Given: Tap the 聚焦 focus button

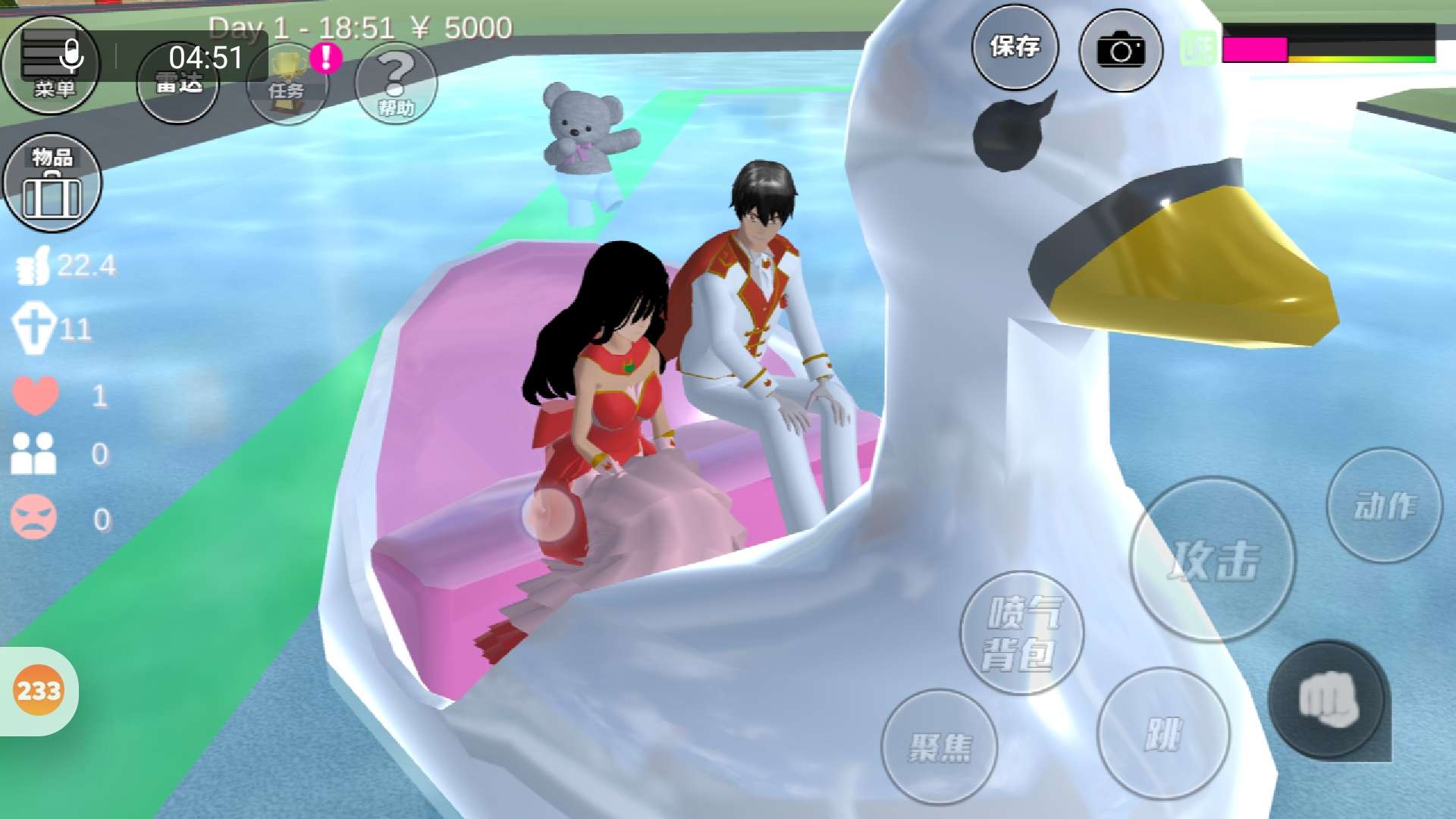Looking at the screenshot, I should (940, 747).
